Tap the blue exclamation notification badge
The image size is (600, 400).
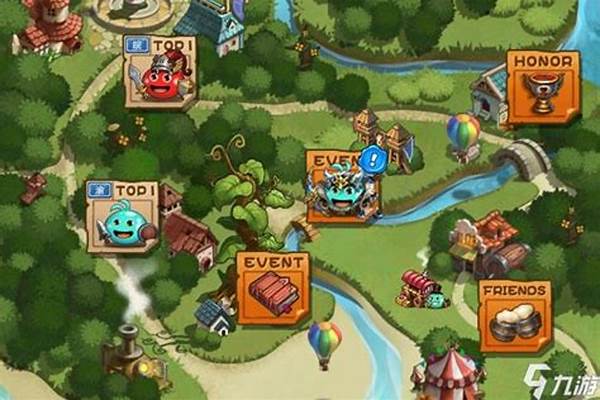374,157
